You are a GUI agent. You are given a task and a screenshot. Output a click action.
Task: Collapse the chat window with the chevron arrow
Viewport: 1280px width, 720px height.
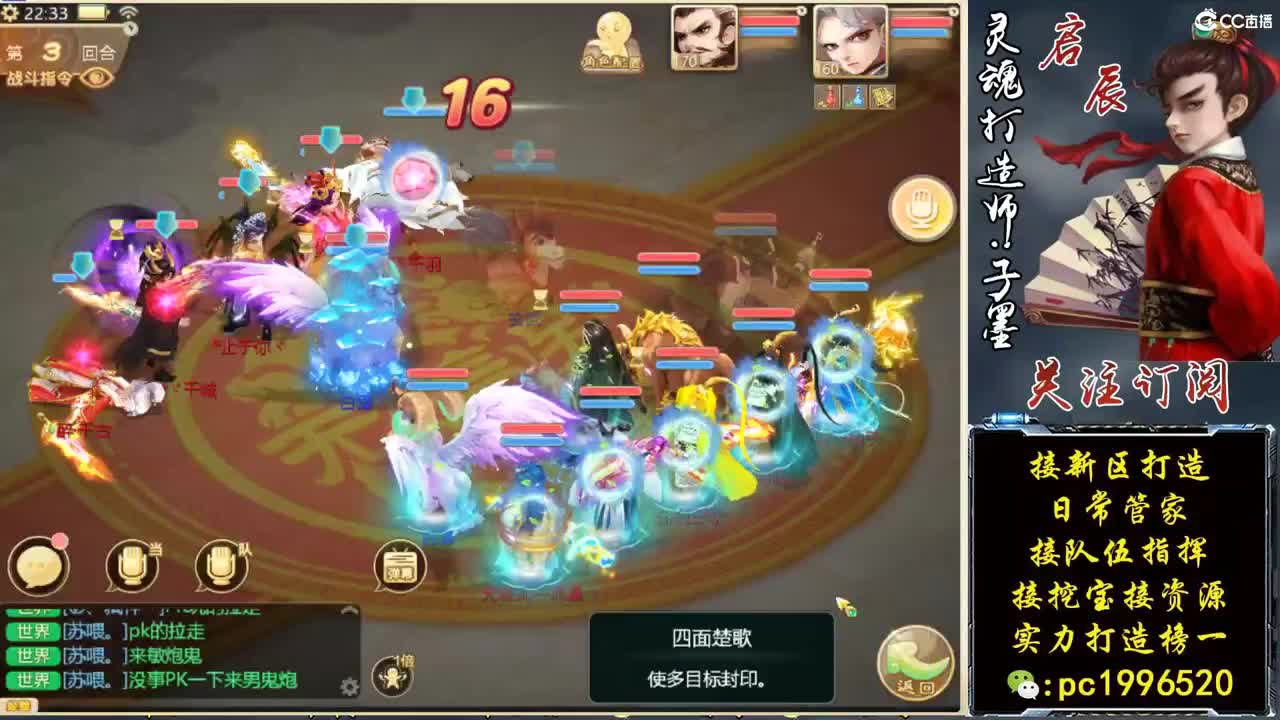click(x=349, y=610)
